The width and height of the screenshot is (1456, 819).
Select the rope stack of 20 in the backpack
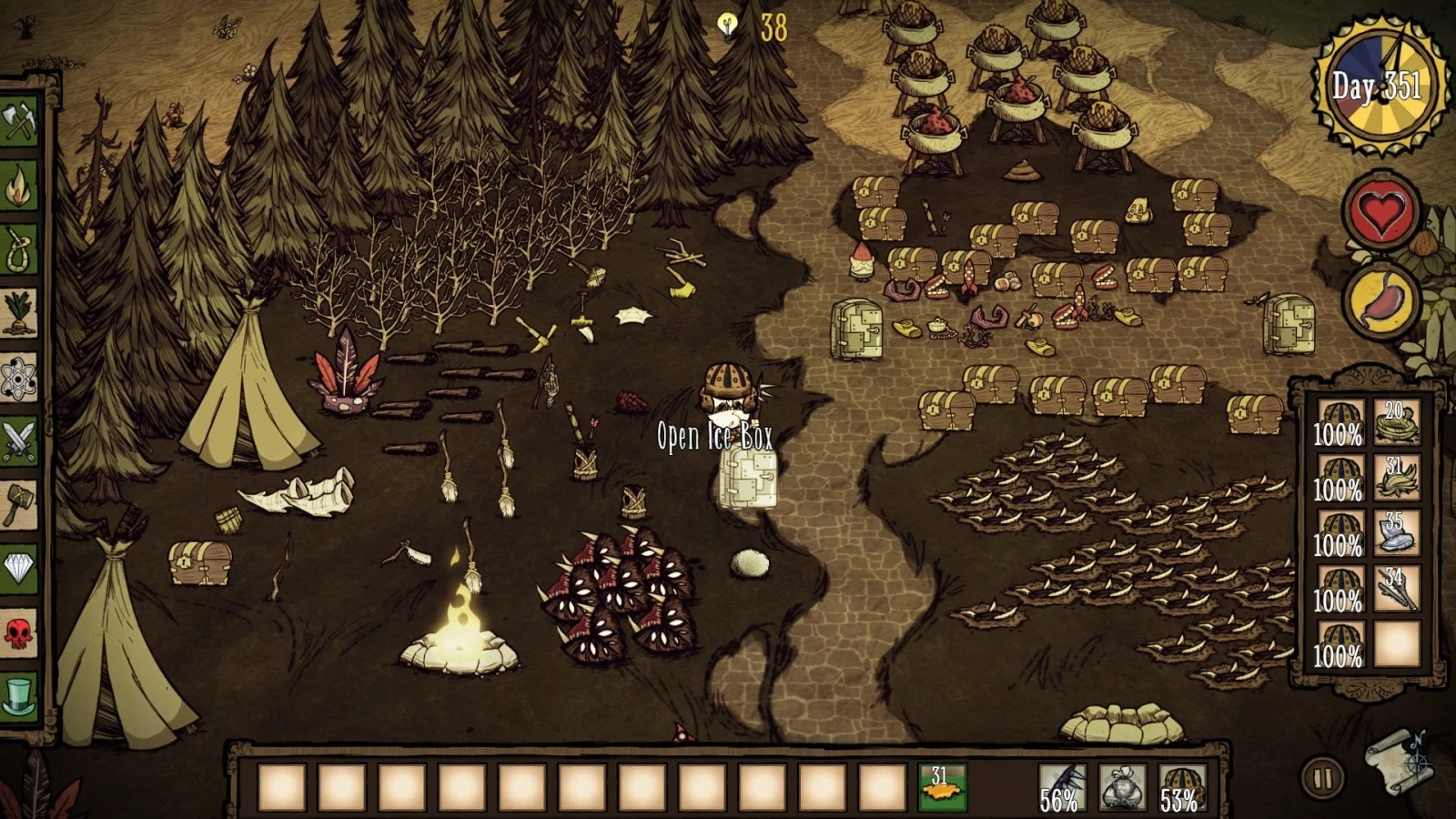point(1396,423)
